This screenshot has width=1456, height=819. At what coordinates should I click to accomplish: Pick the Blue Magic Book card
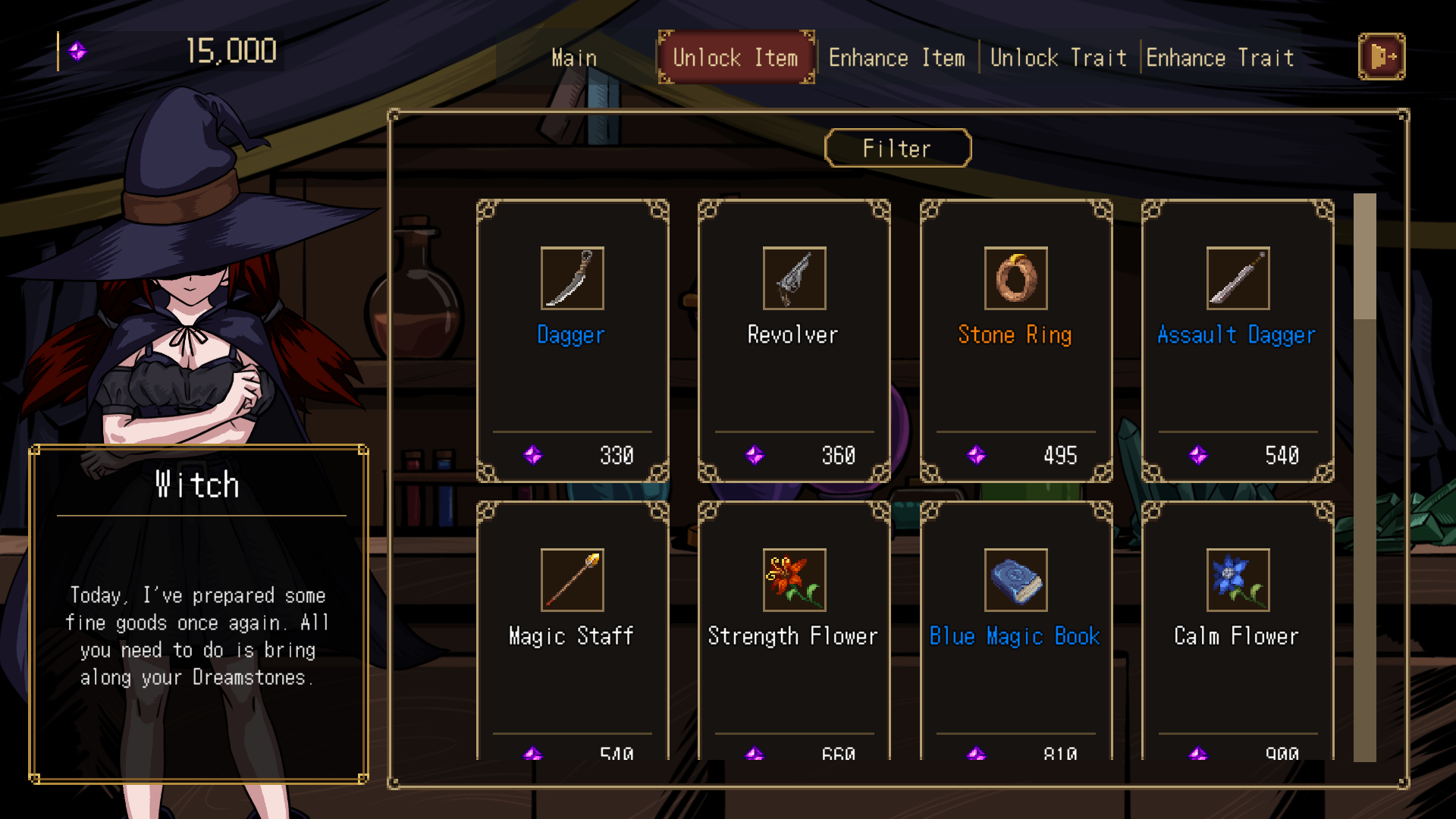(x=1015, y=631)
